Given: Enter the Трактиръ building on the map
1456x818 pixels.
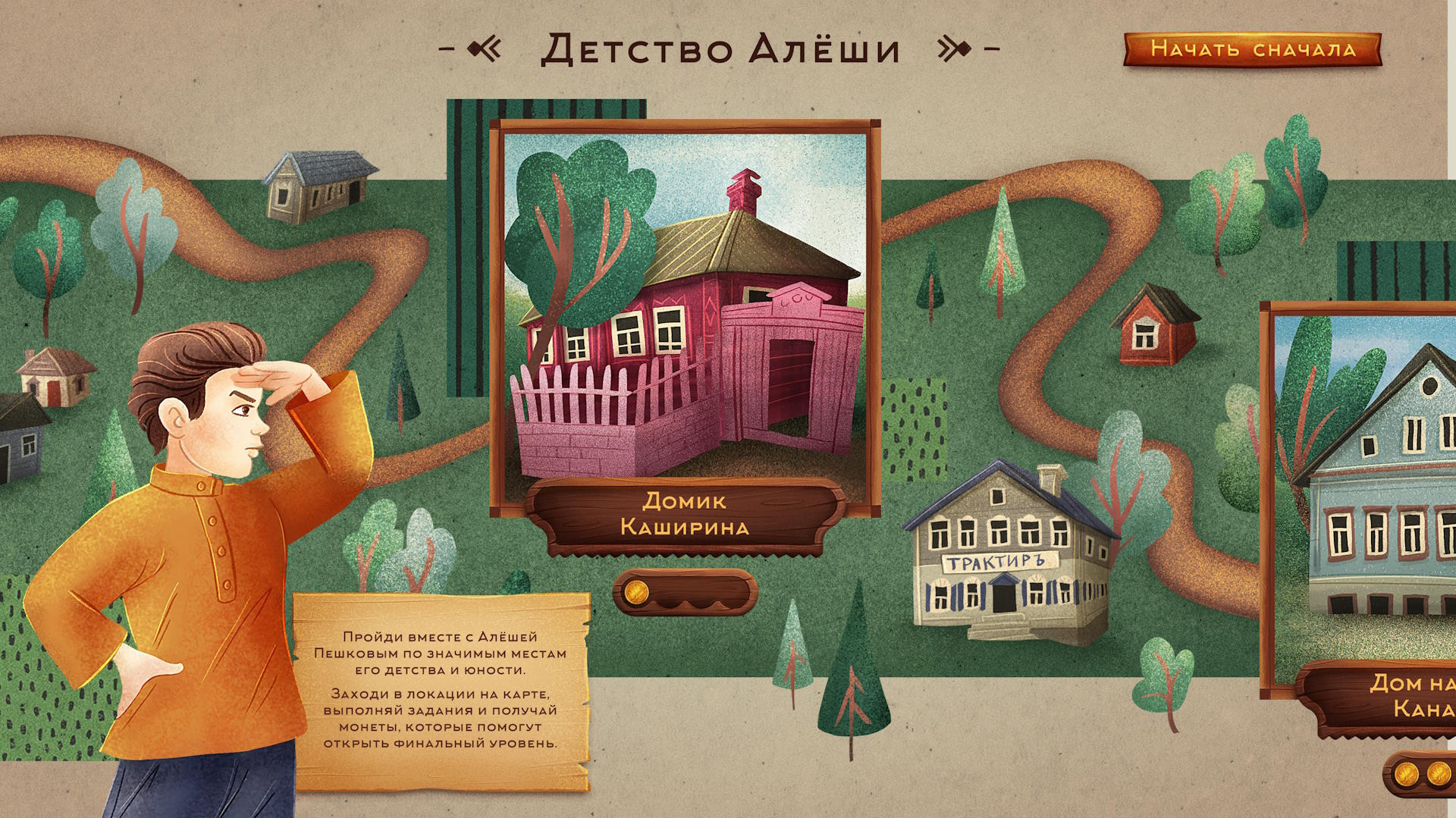Looking at the screenshot, I should [1008, 556].
